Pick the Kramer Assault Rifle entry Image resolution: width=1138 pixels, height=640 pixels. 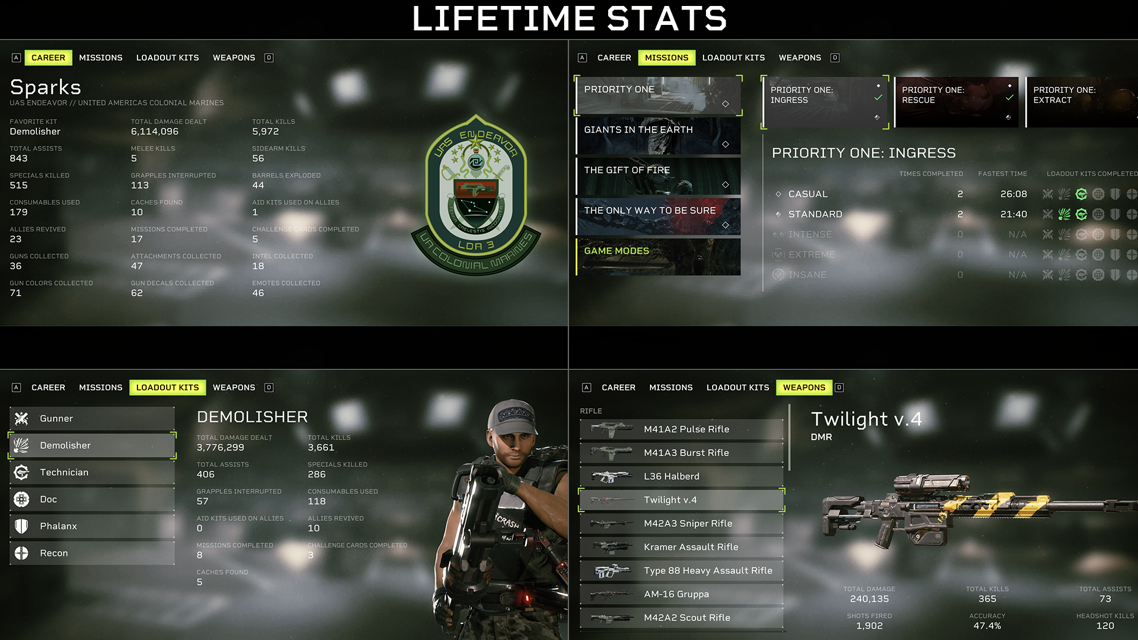point(681,547)
